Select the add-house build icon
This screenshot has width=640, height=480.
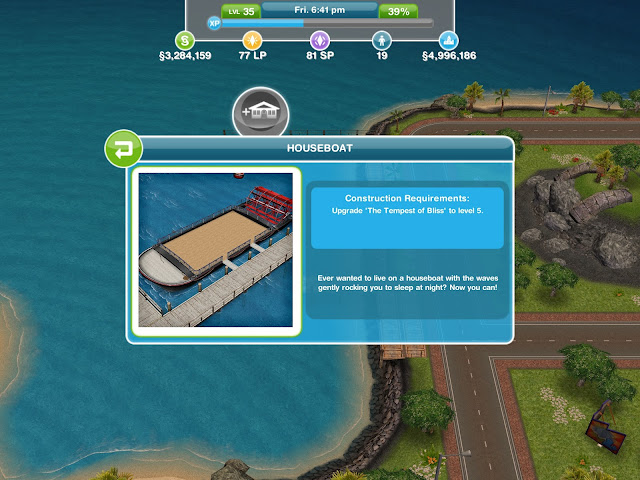point(260,113)
